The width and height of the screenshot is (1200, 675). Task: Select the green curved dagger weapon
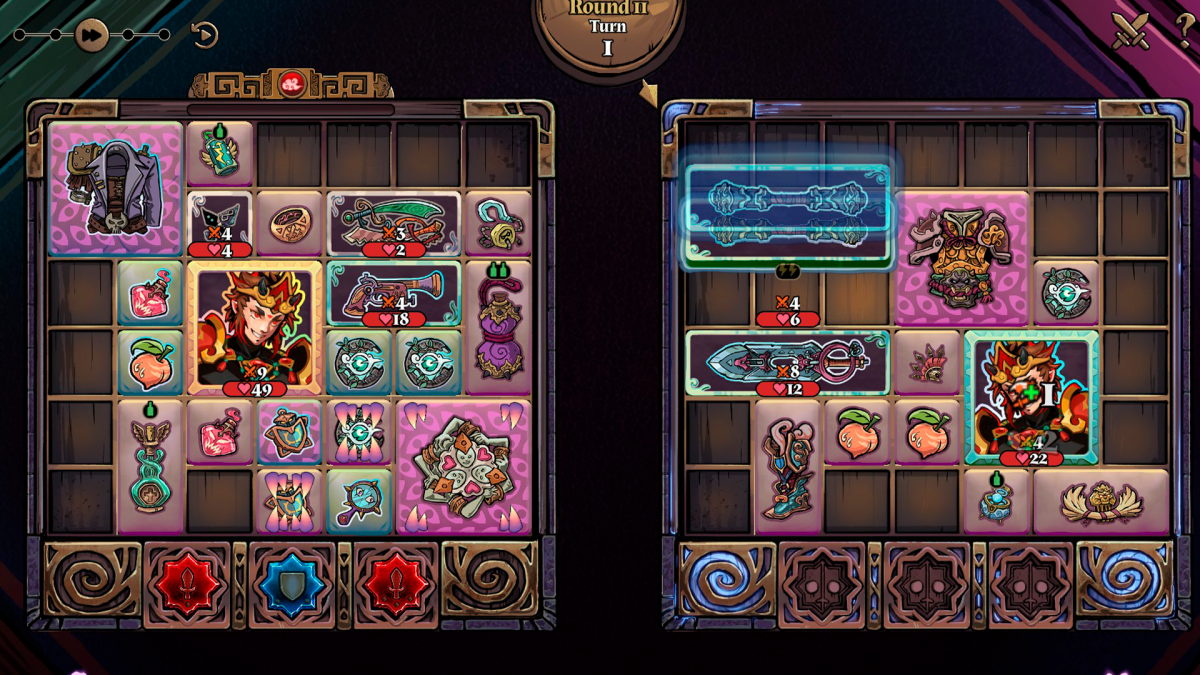394,224
